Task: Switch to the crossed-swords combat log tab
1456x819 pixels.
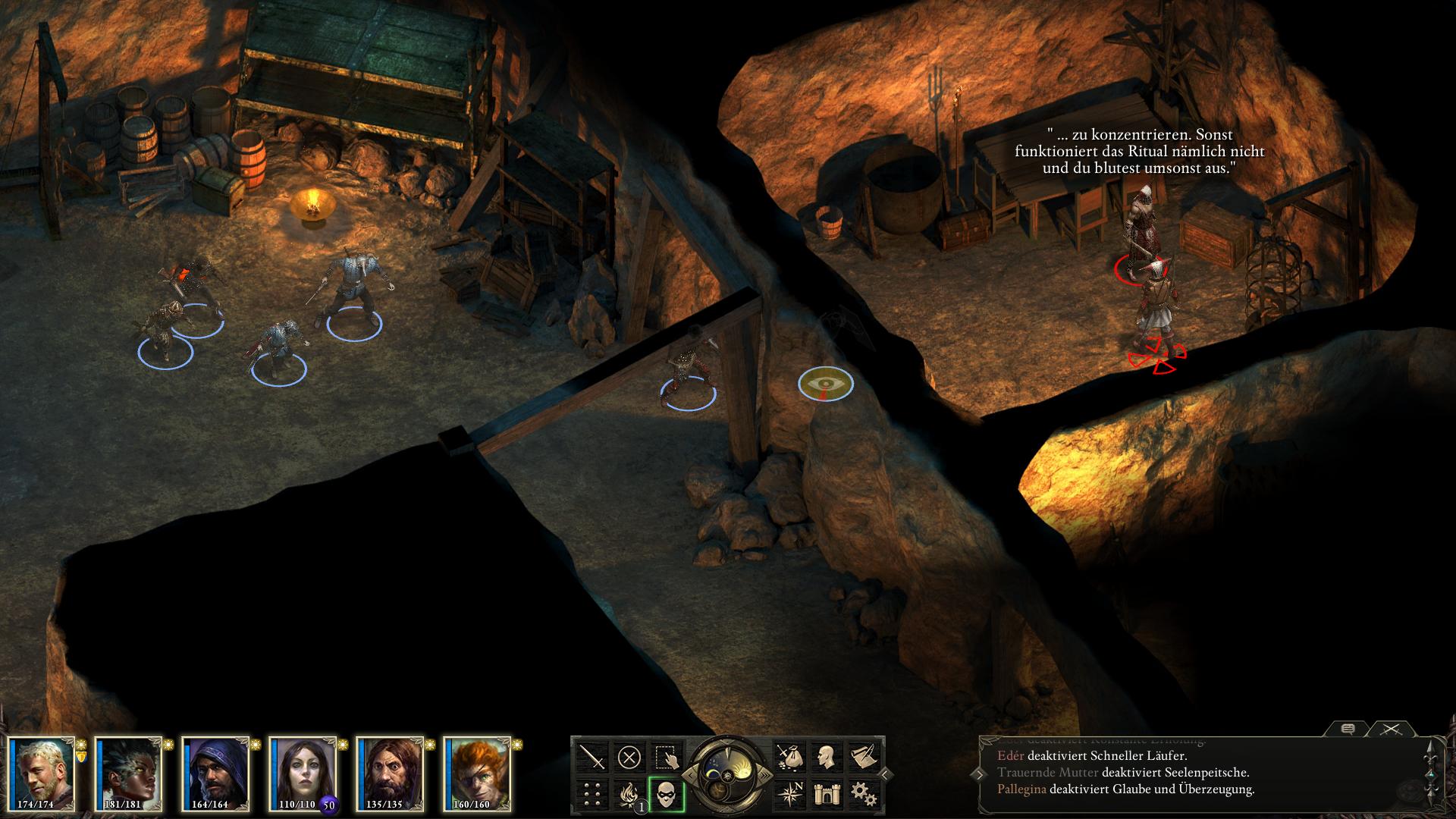Action: [1389, 730]
